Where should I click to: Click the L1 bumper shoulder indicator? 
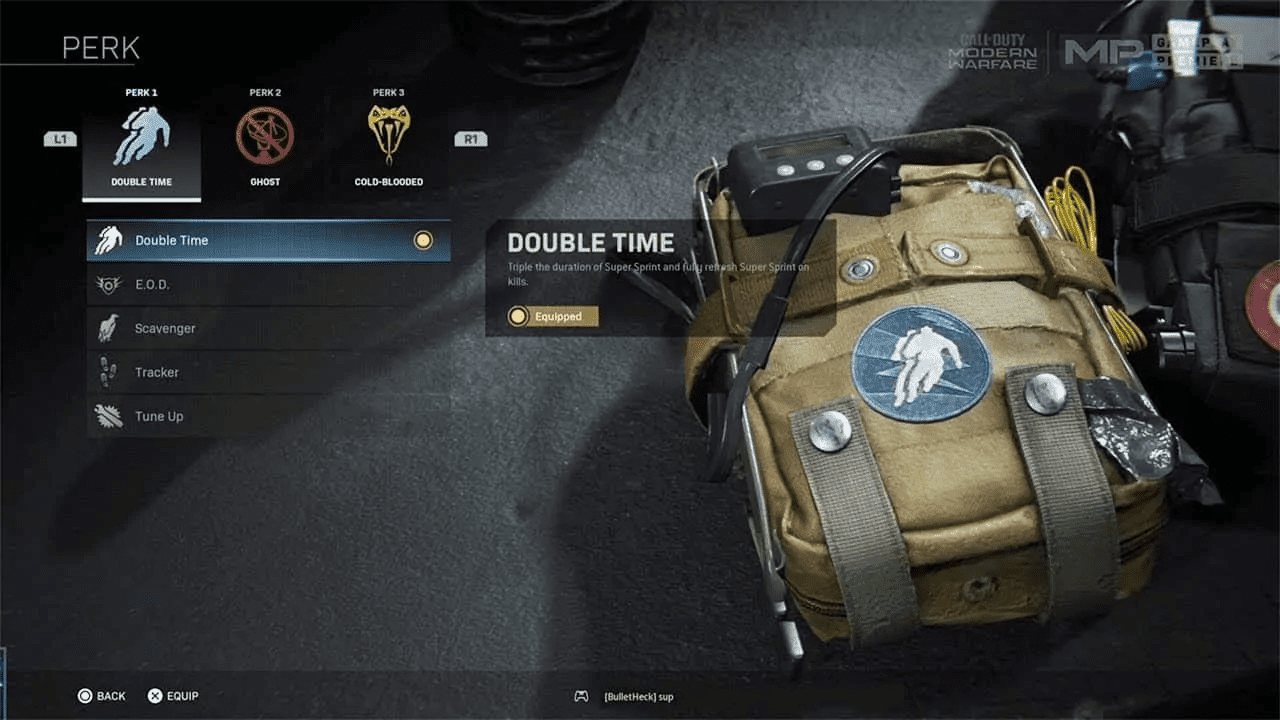click(60, 138)
